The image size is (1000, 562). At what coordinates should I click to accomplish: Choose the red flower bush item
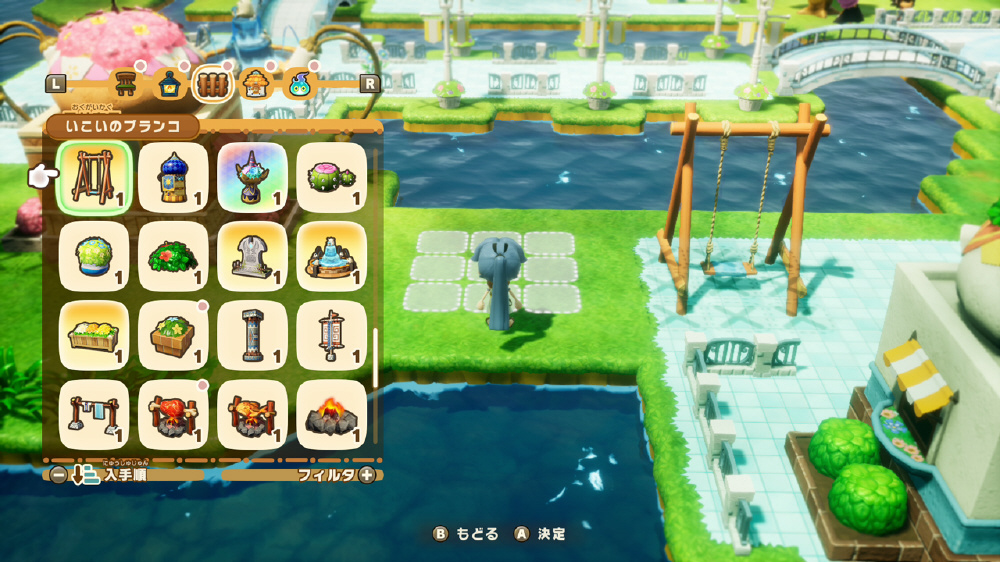point(173,257)
